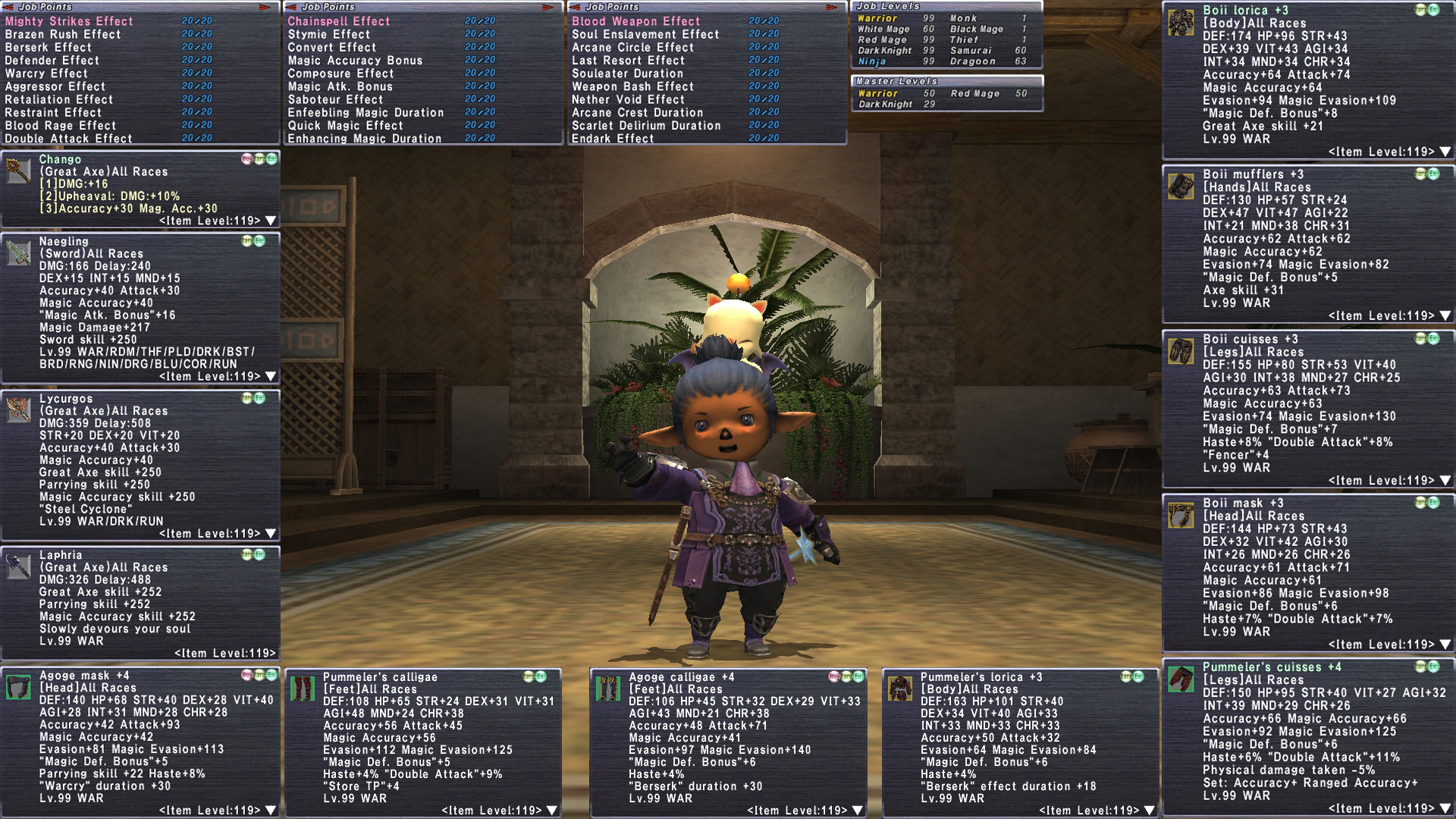Select the Laphria great axe icon
Image resolution: width=1456 pixels, height=819 pixels.
coord(18,566)
